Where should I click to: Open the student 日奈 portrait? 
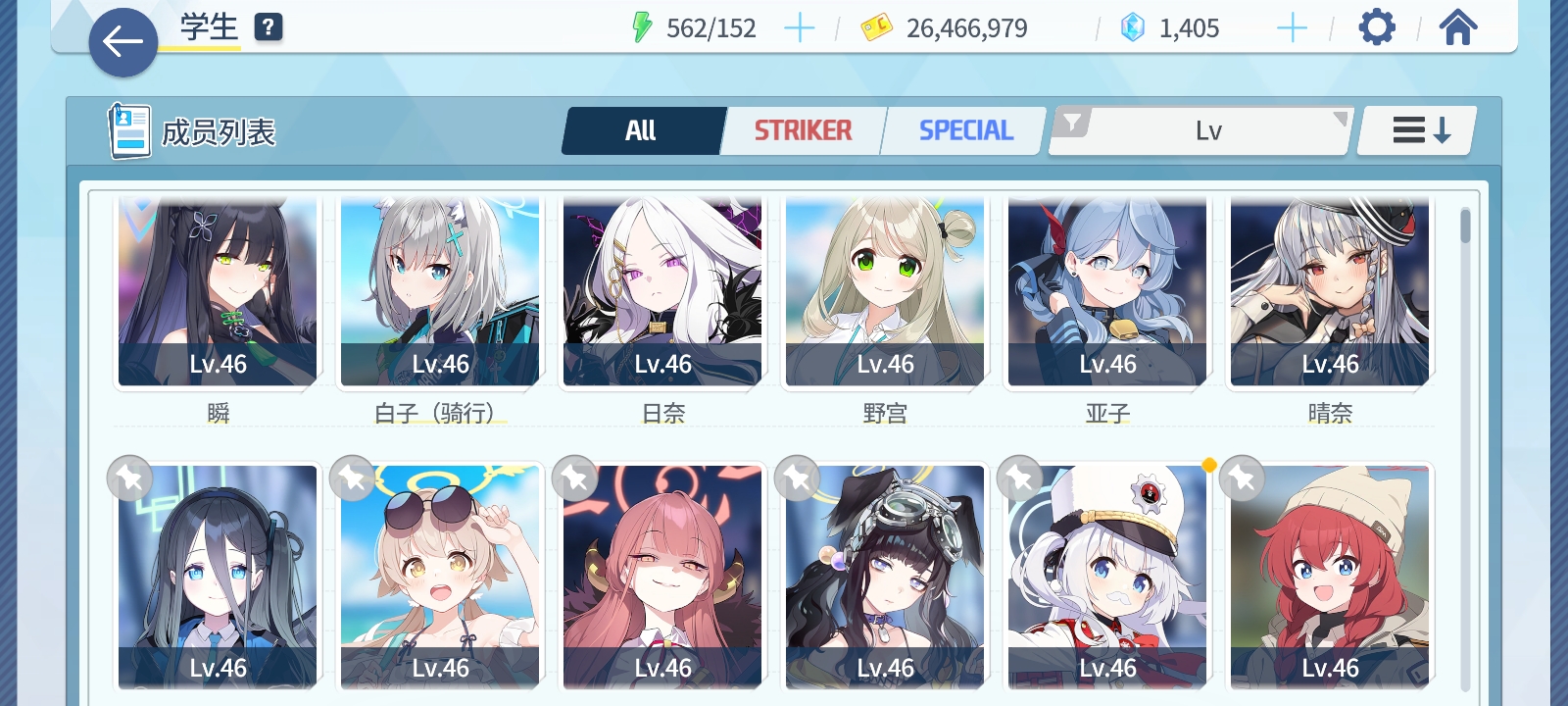point(661,289)
